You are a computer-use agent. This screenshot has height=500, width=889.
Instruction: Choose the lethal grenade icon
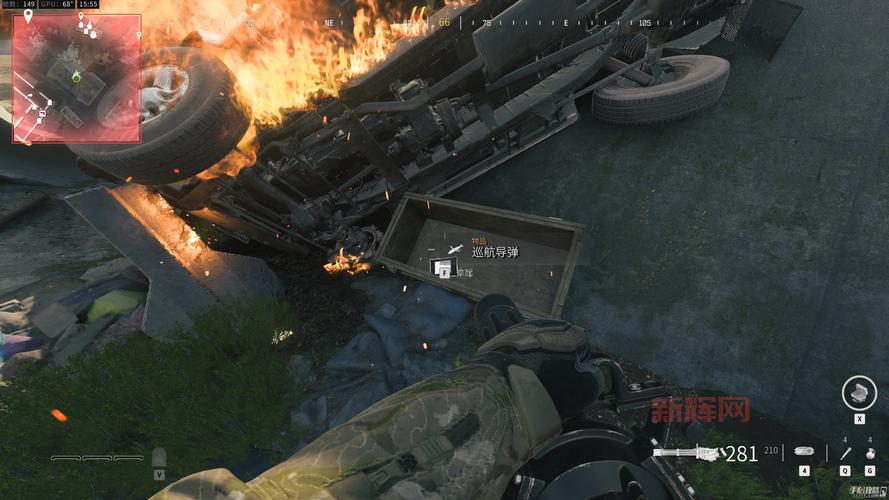[870, 453]
